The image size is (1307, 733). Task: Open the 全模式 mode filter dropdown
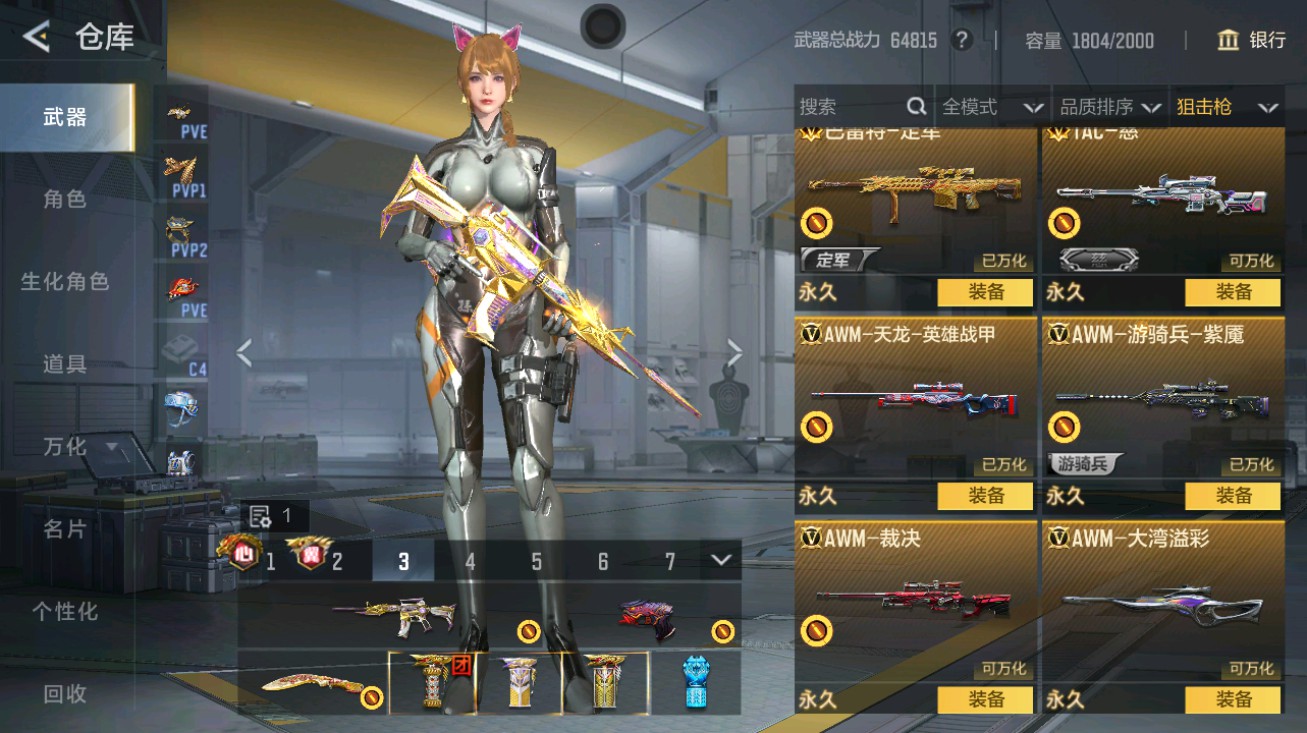pyautogui.click(x=991, y=107)
